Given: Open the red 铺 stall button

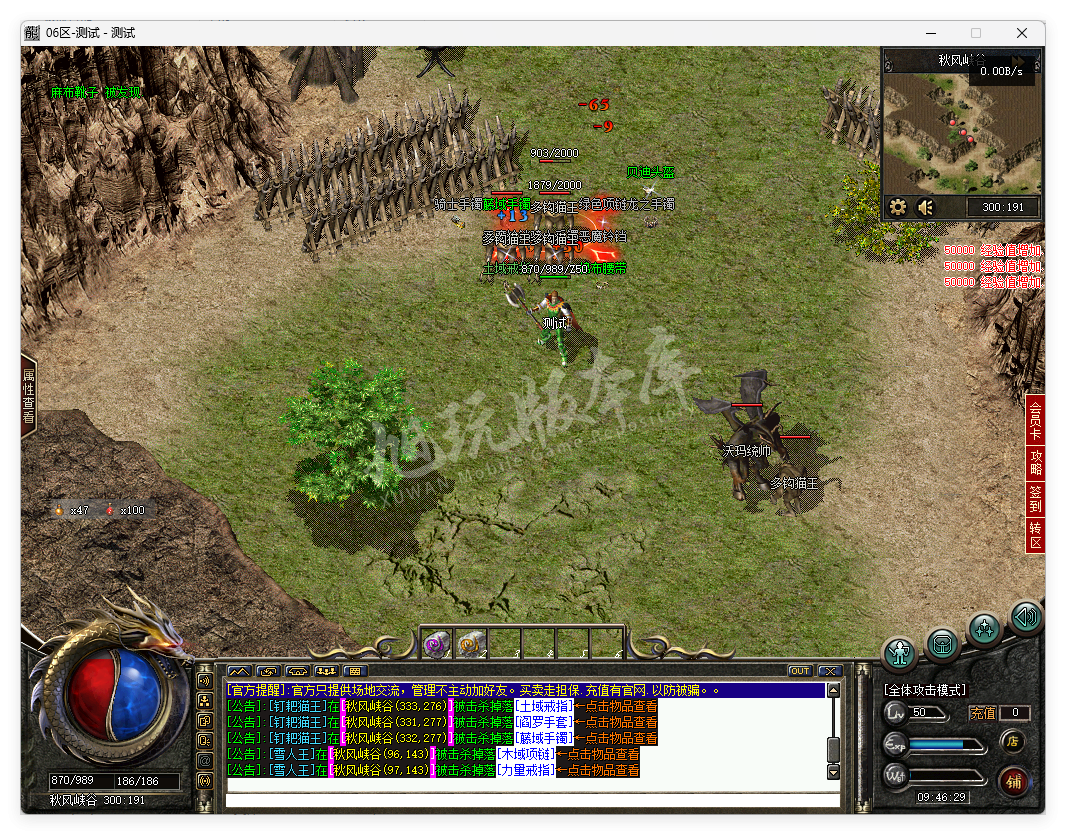Looking at the screenshot, I should tap(1013, 781).
